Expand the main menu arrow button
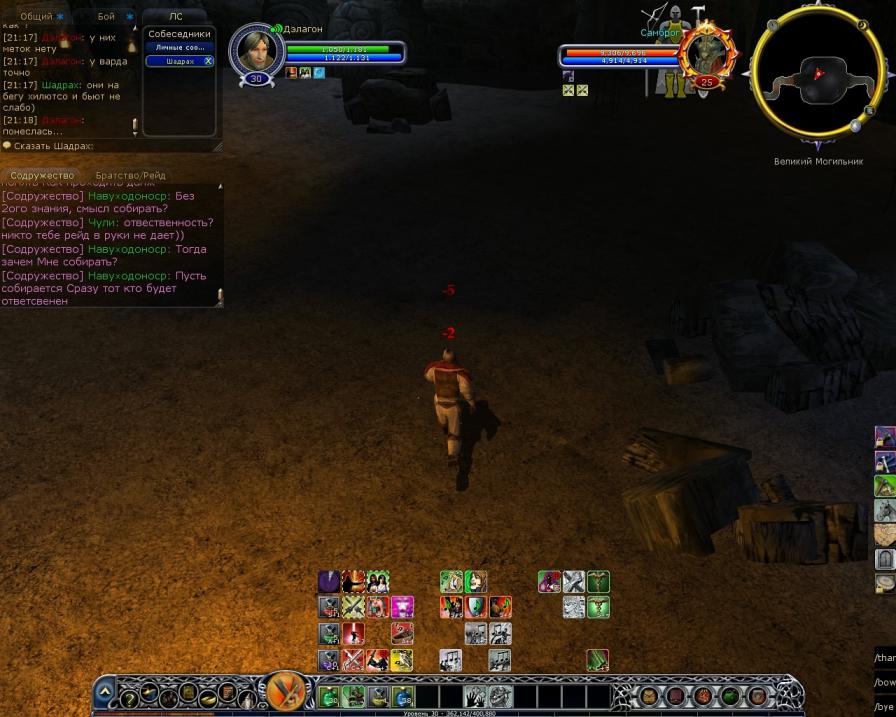 105,689
